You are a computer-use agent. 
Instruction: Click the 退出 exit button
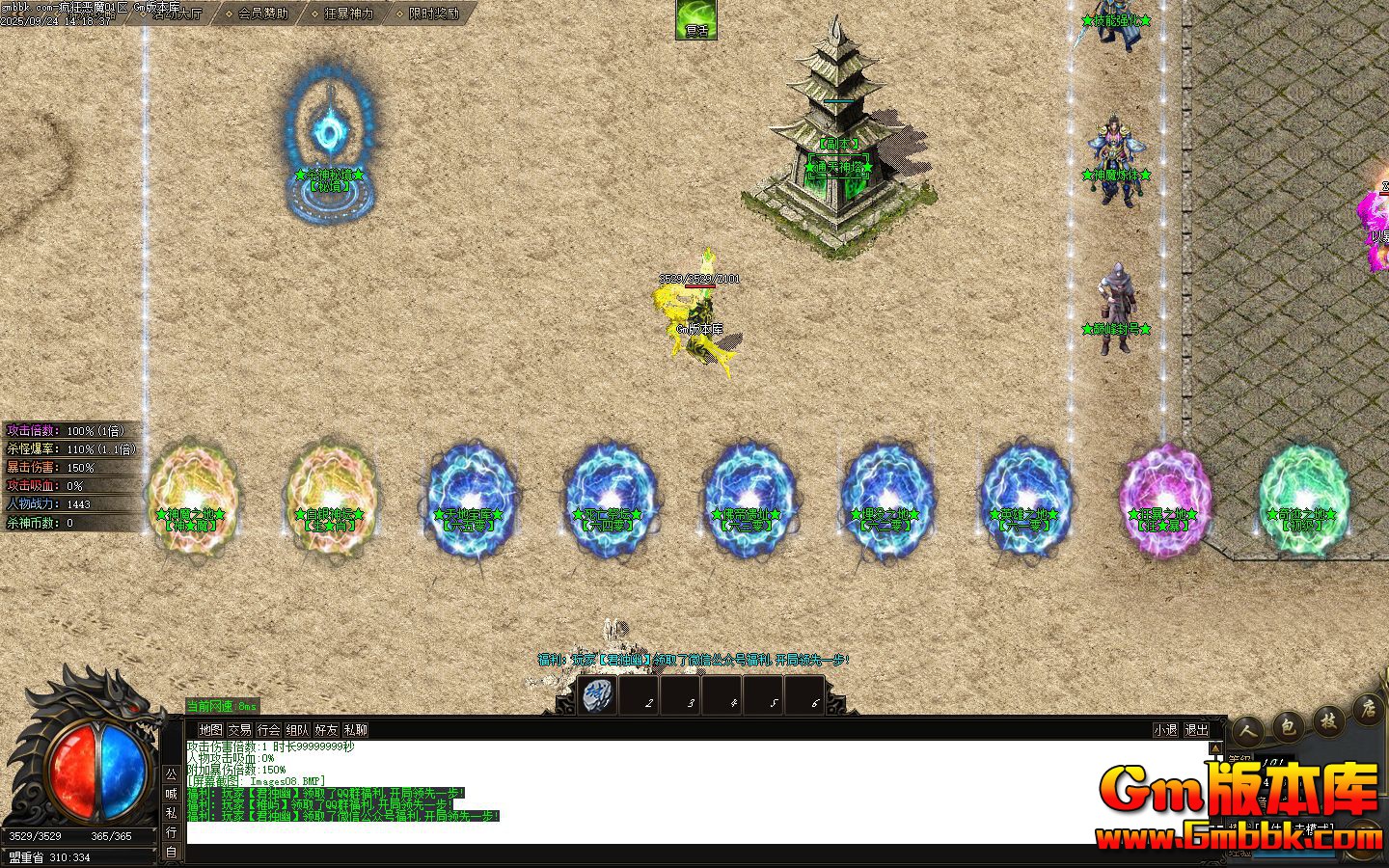click(1196, 730)
